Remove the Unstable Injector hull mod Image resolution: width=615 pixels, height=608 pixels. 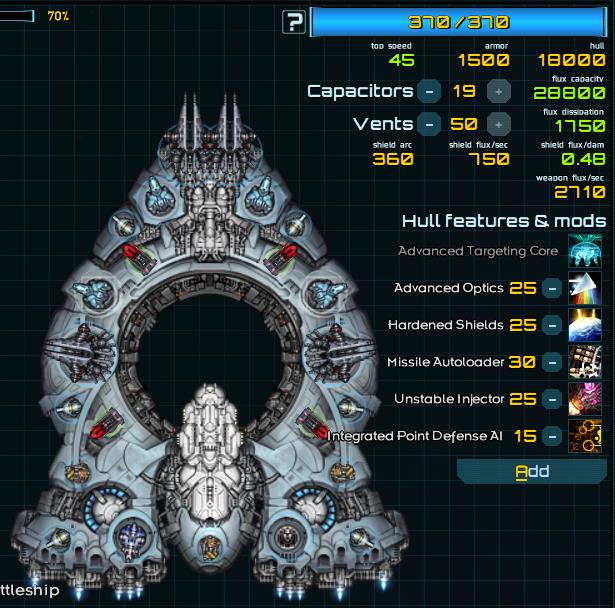click(x=551, y=399)
